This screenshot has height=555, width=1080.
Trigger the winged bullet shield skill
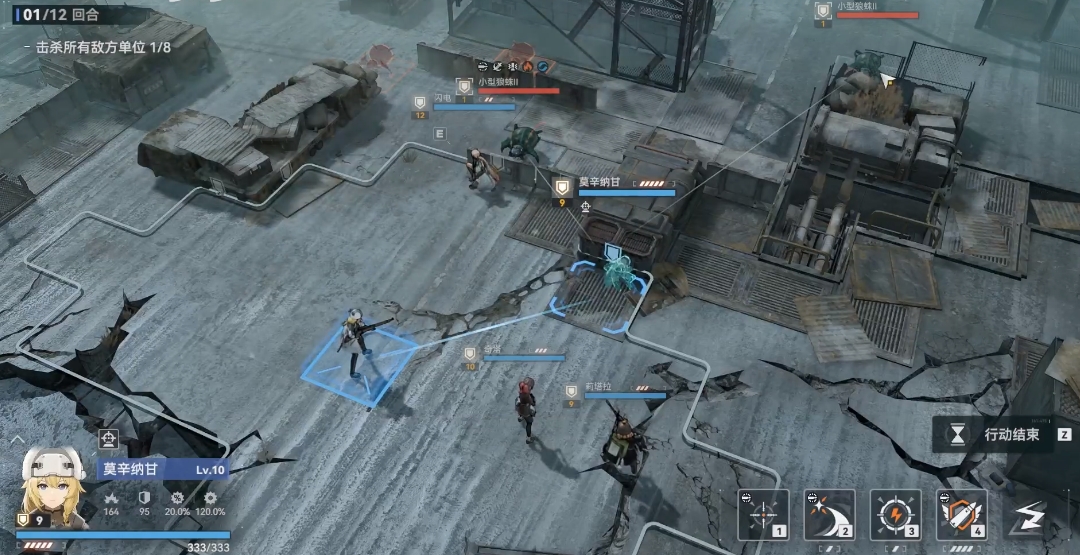pyautogui.click(x=961, y=514)
